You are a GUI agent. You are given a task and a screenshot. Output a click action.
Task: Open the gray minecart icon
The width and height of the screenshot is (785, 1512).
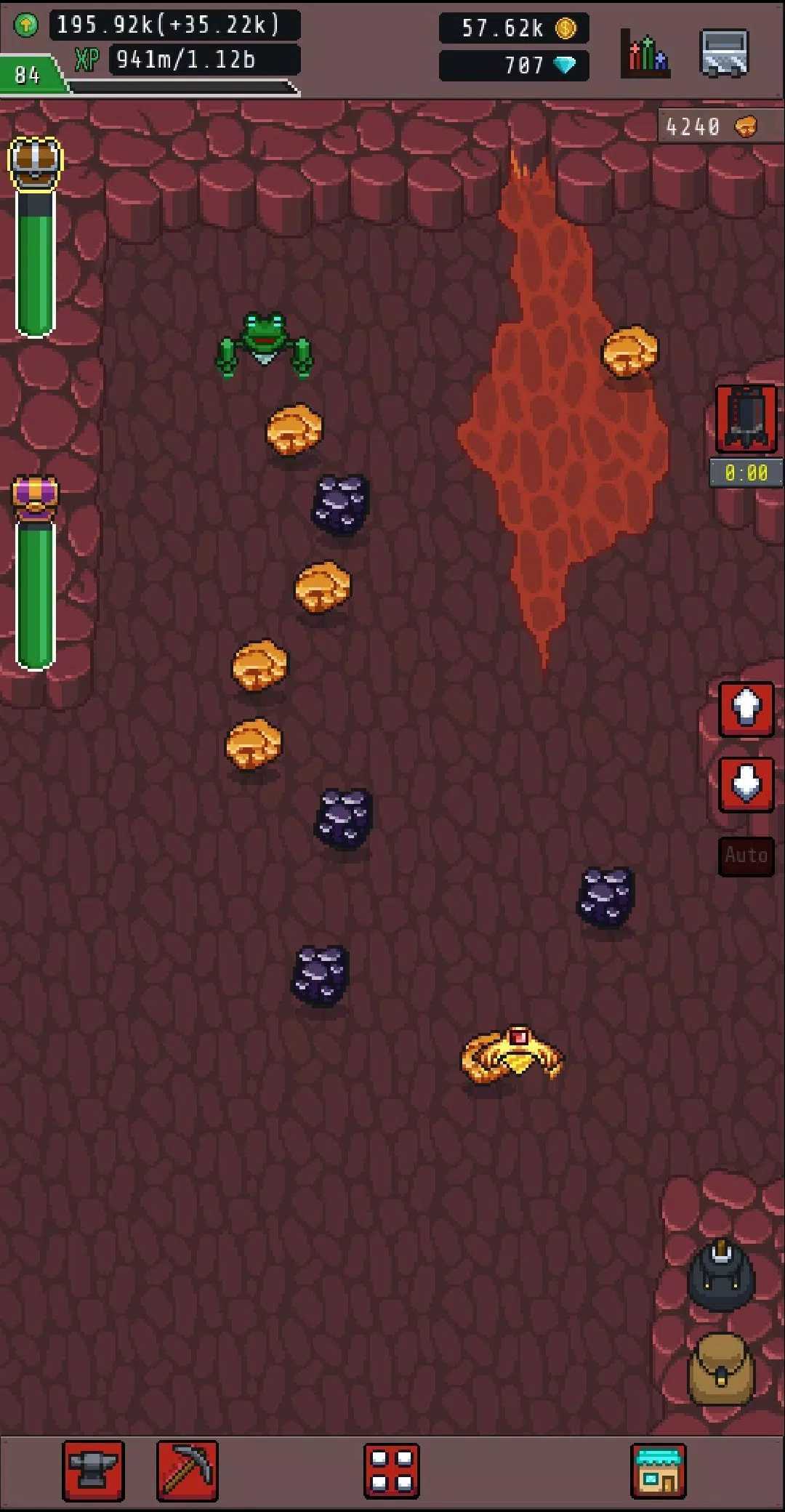(724, 53)
